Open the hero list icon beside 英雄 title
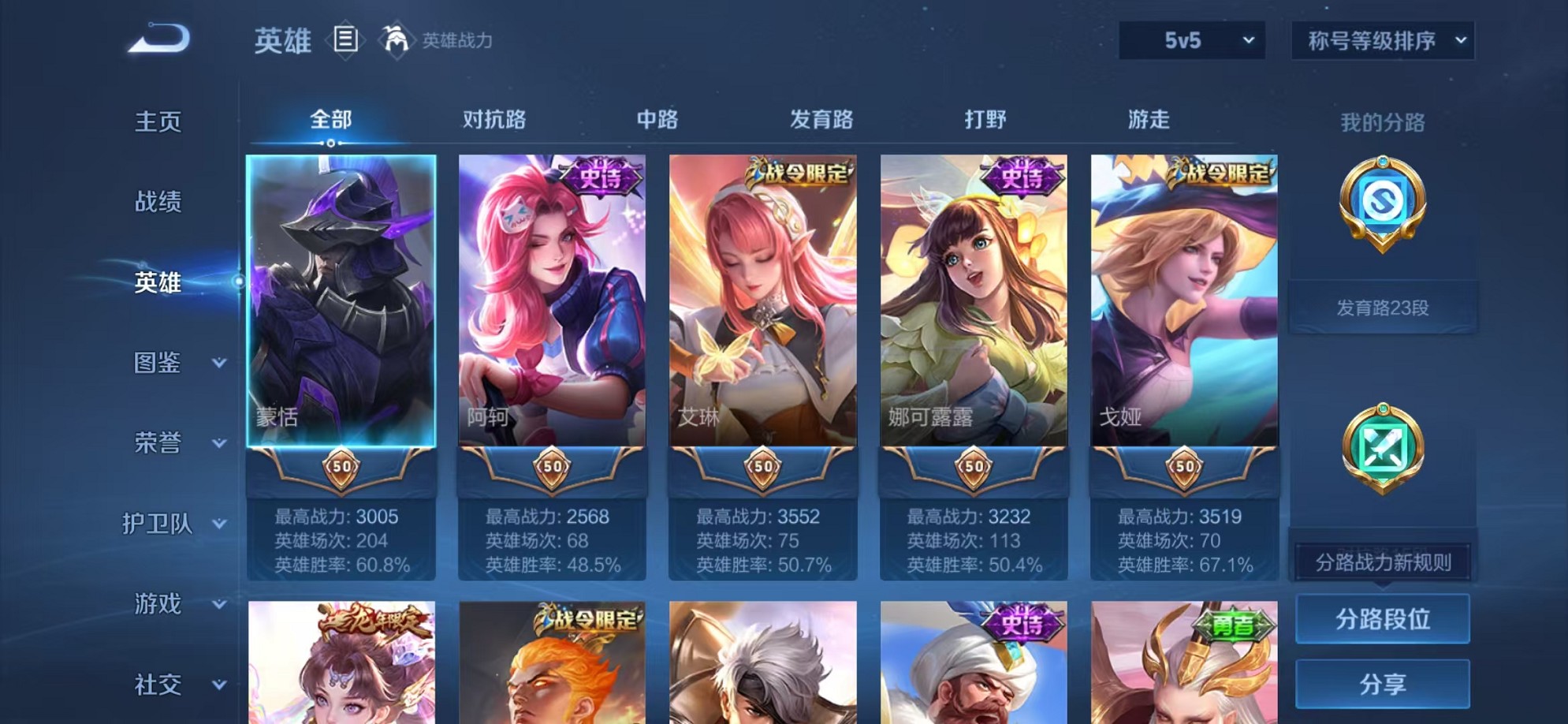1568x724 pixels. coord(347,38)
